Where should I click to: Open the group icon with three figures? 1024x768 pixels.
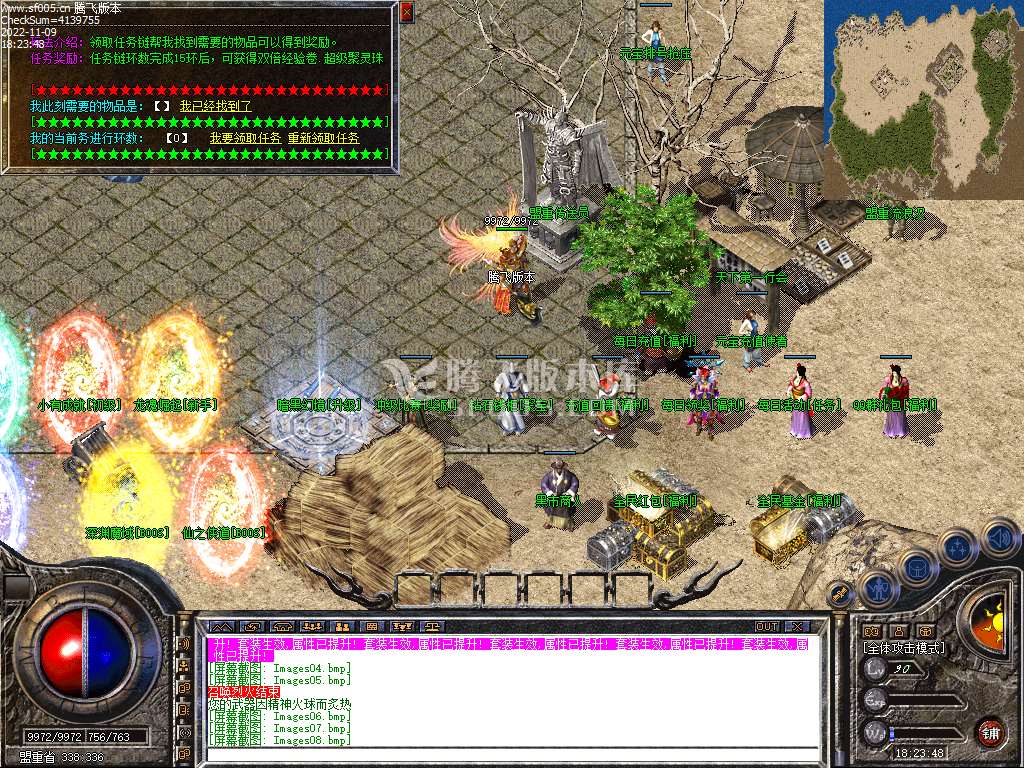click(x=312, y=627)
